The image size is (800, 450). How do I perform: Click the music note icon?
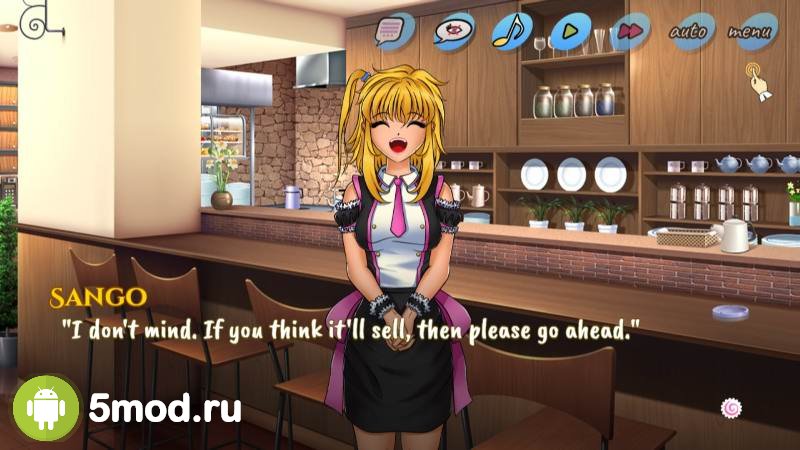click(511, 31)
